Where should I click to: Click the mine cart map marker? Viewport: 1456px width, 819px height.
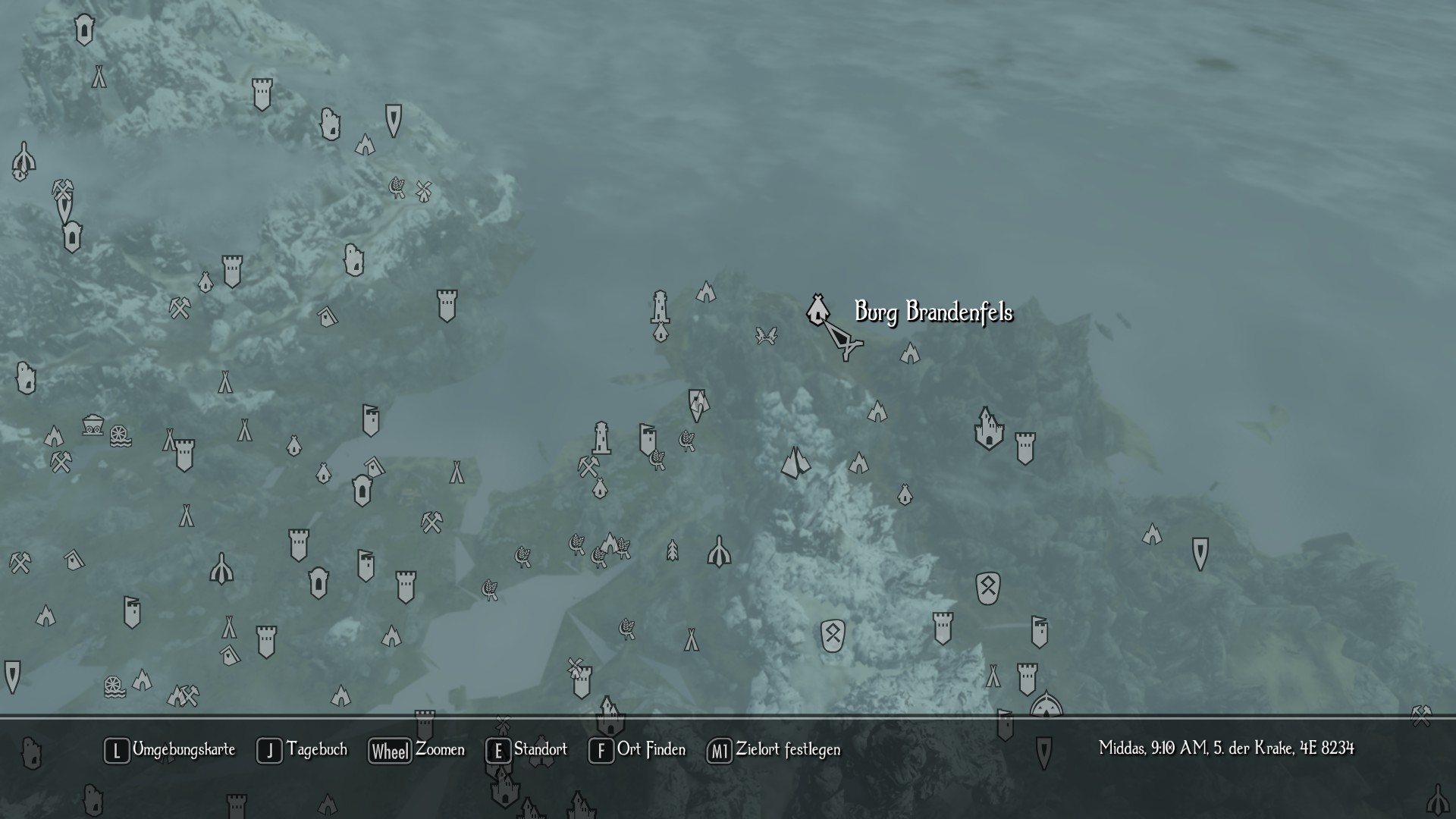point(93,424)
